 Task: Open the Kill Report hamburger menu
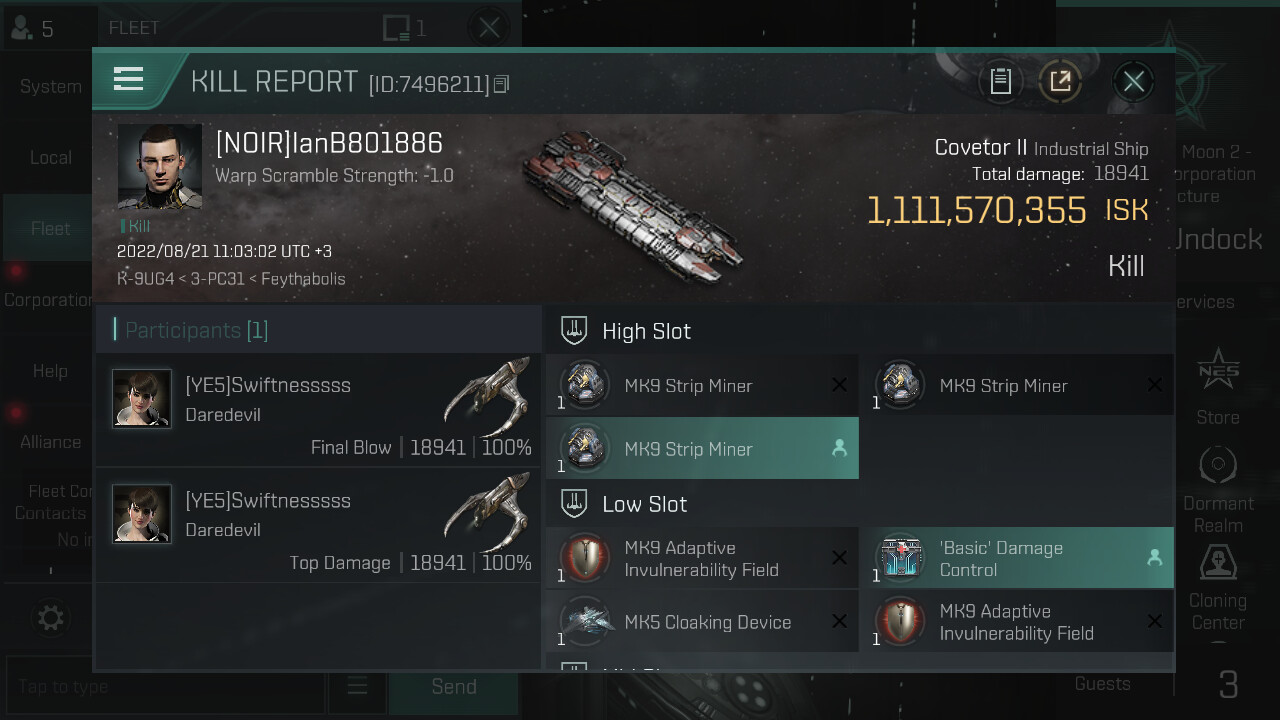pos(129,79)
